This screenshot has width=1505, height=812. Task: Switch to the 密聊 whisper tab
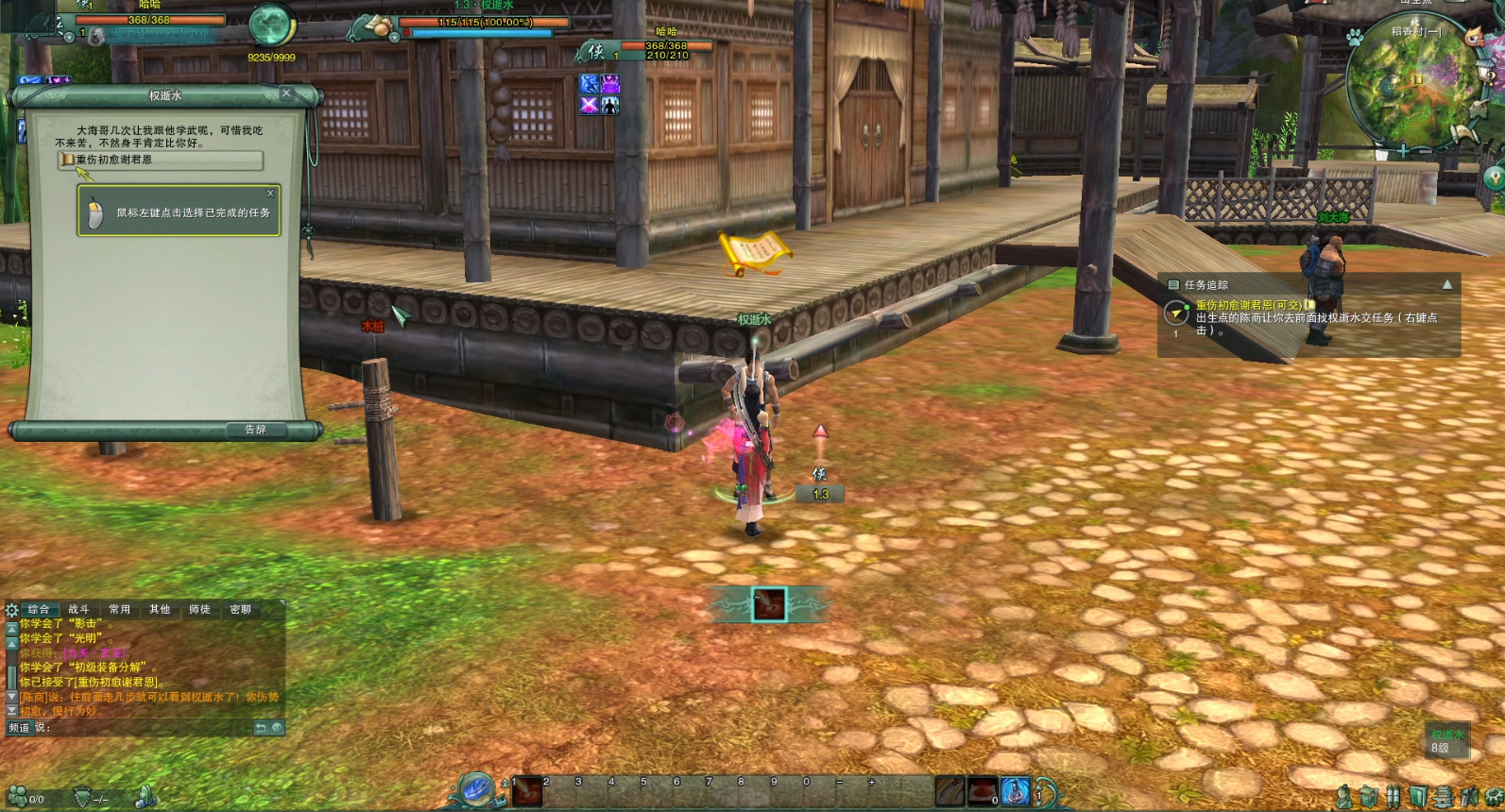pos(240,610)
